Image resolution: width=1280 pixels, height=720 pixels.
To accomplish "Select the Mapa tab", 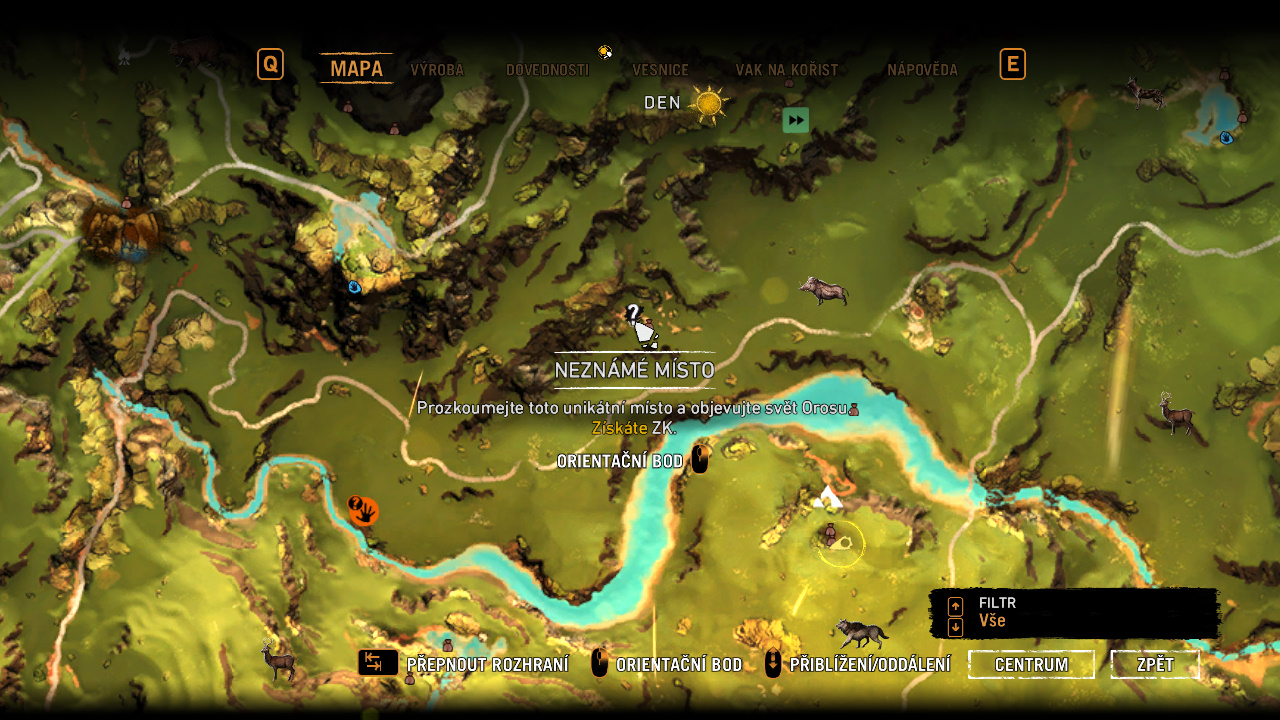I will tap(356, 68).
